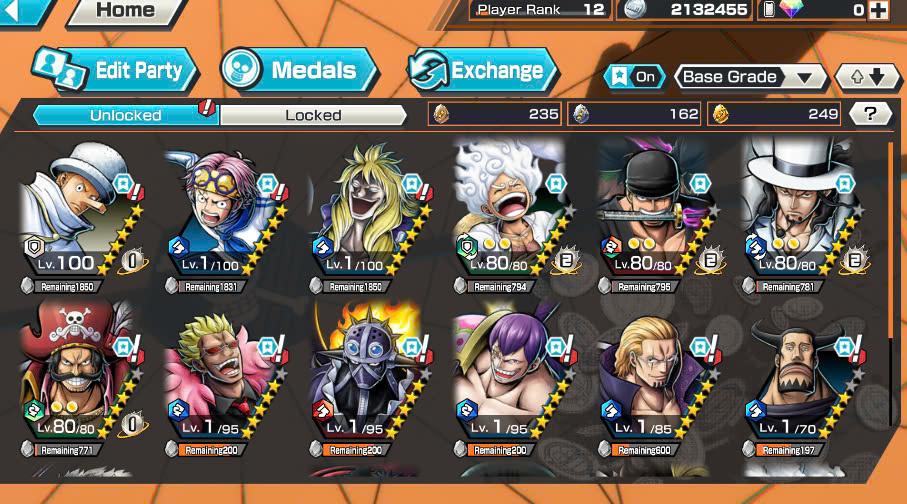Open the Base Grade sort dropdown
The image size is (907, 504).
tap(749, 76)
